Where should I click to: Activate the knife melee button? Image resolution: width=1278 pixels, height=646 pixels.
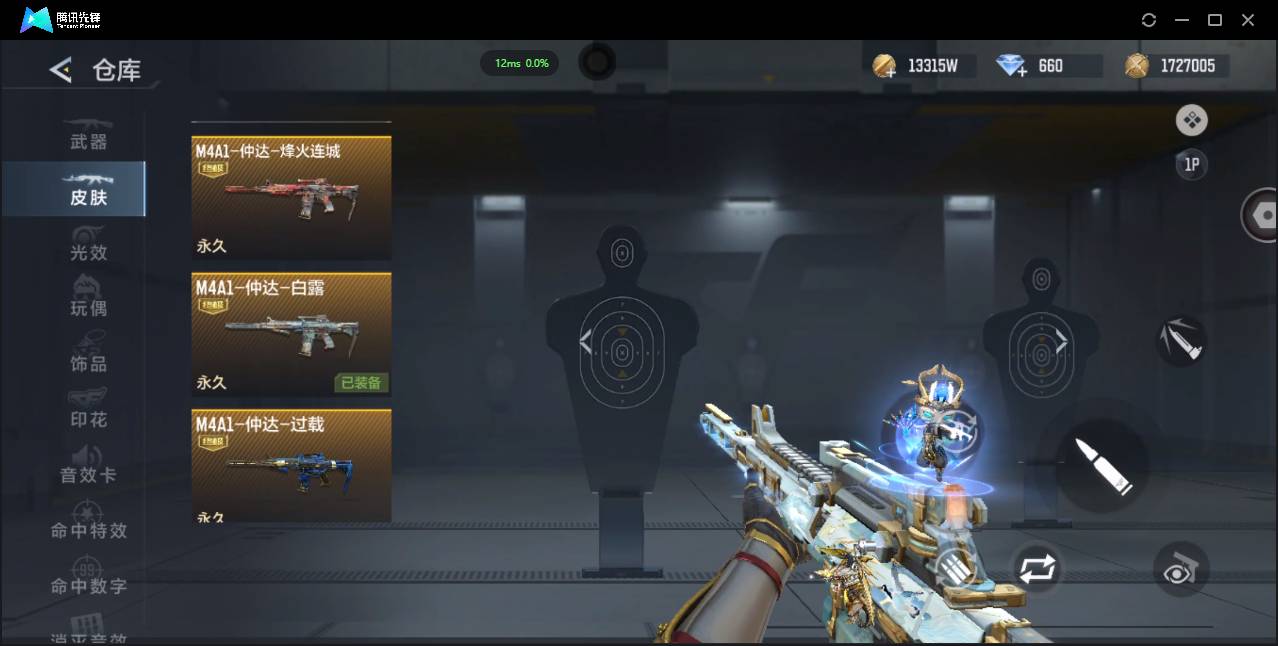1181,341
